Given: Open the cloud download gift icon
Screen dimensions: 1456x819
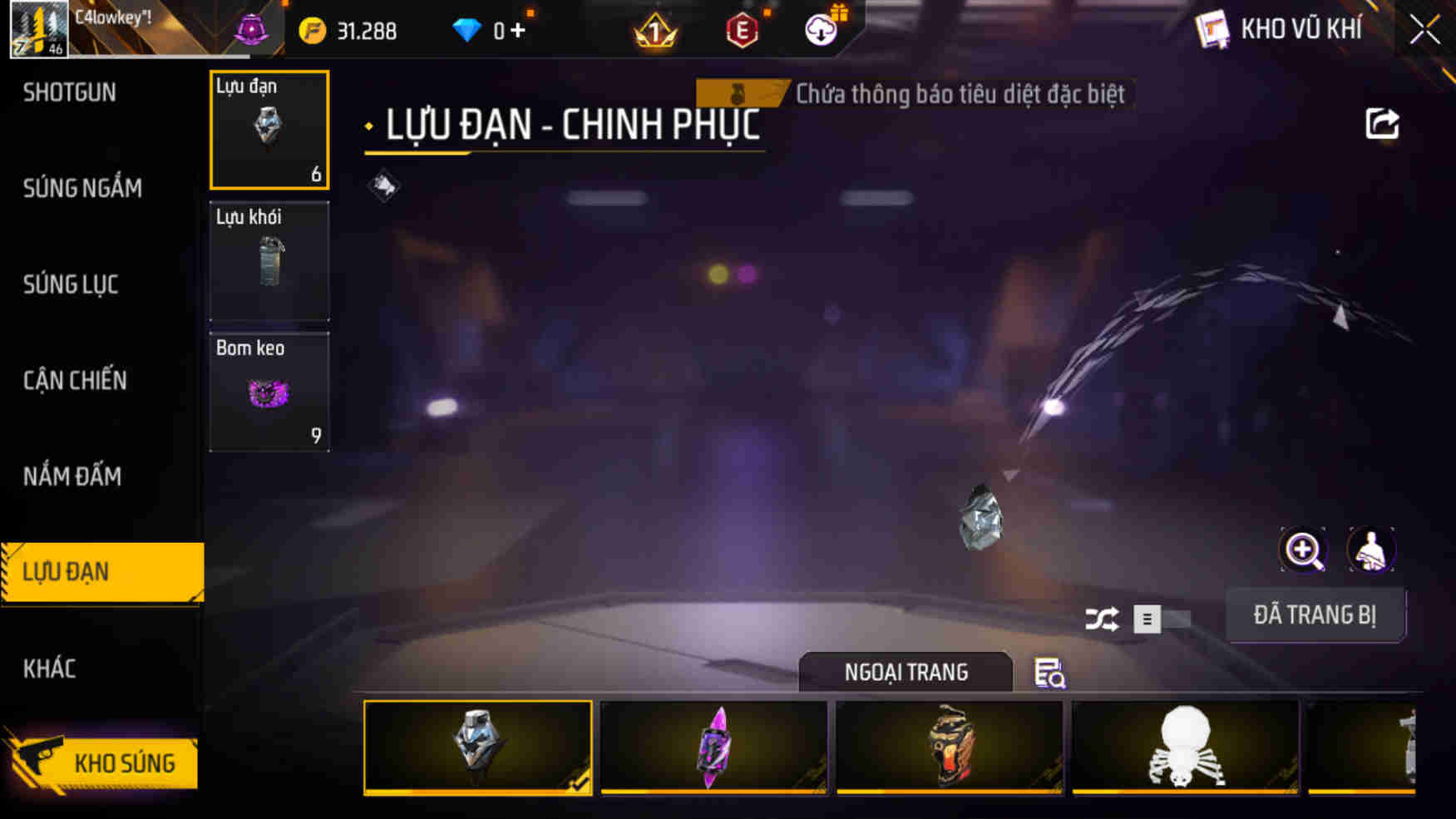Looking at the screenshot, I should click(820, 31).
